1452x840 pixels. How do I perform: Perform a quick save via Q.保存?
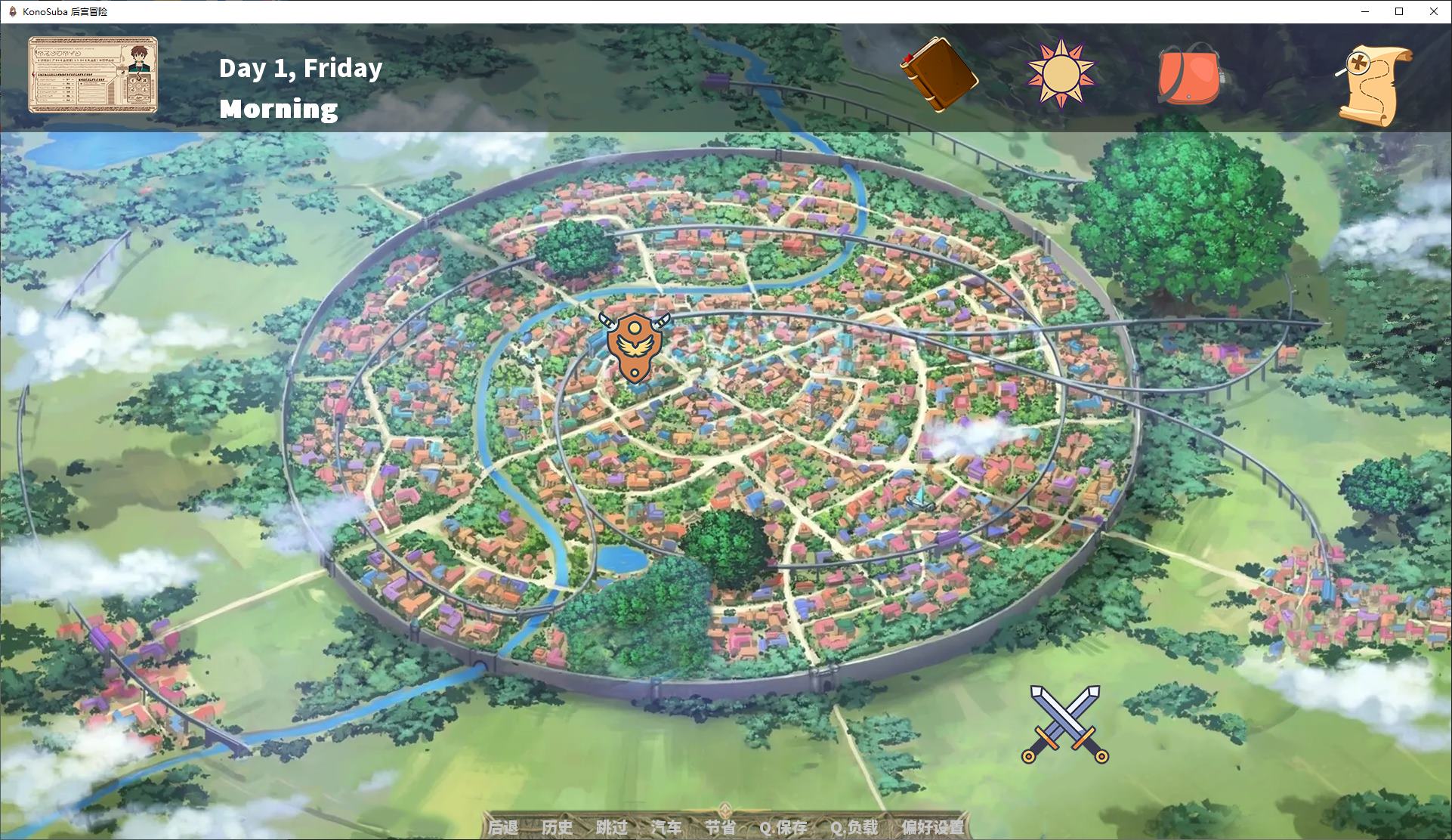[x=783, y=828]
